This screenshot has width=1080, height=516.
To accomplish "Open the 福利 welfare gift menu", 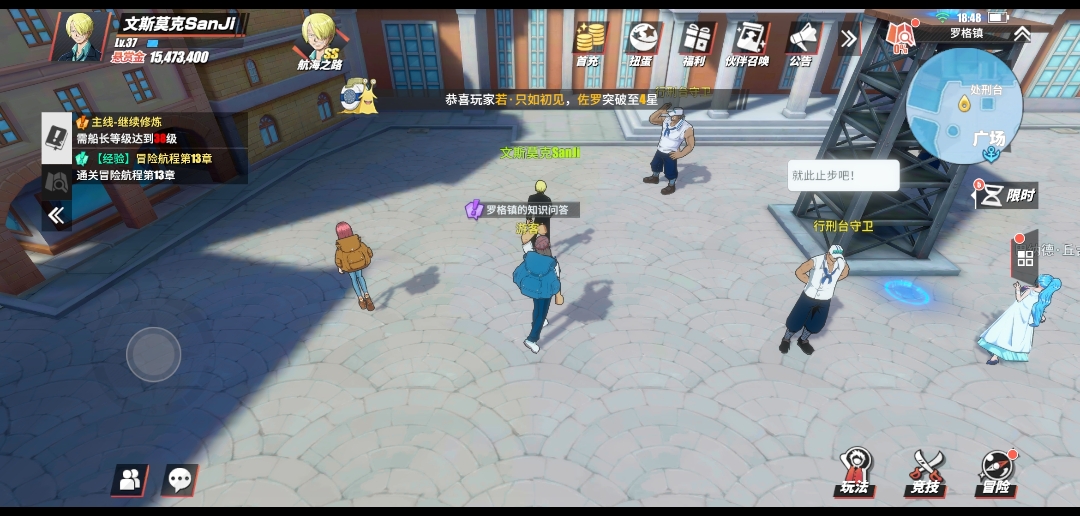I will pos(695,43).
